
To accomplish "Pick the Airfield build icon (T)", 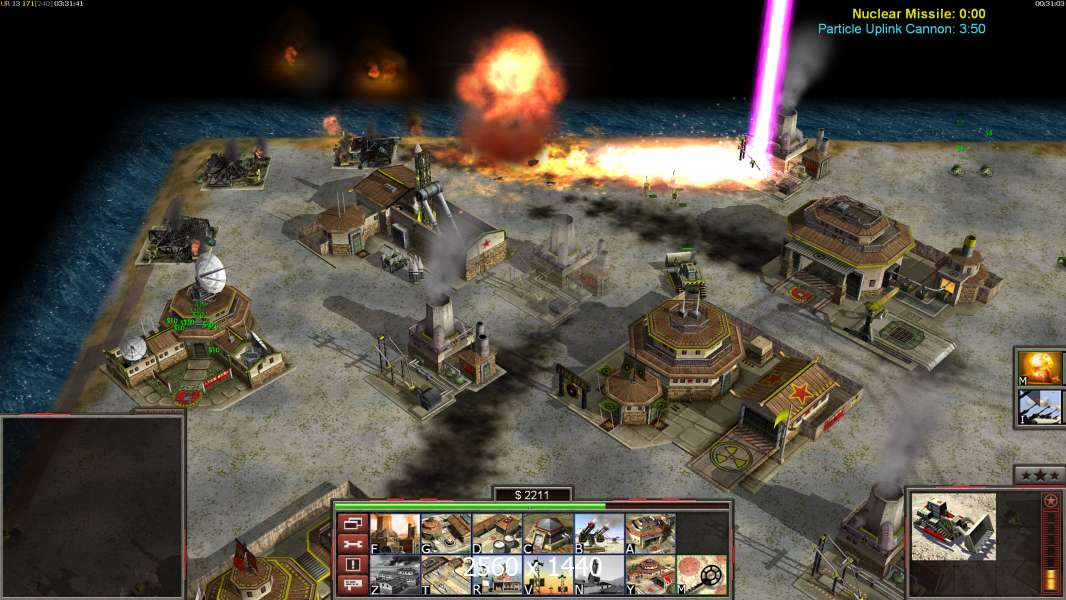I will [446, 575].
